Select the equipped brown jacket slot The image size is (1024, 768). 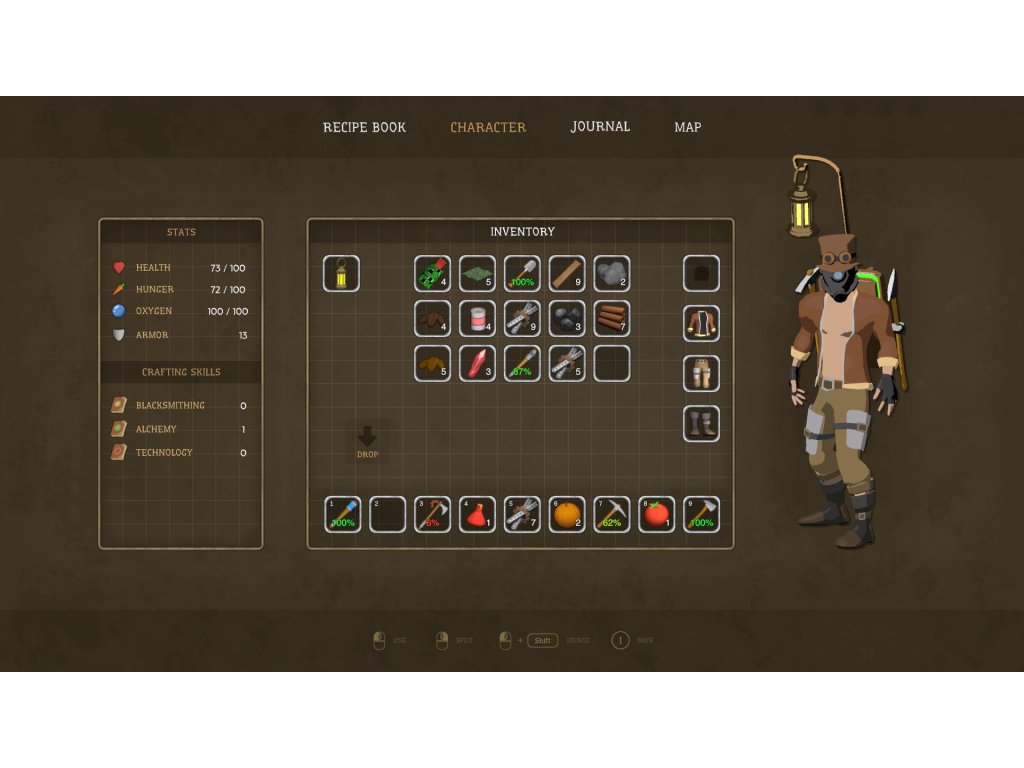tap(701, 323)
